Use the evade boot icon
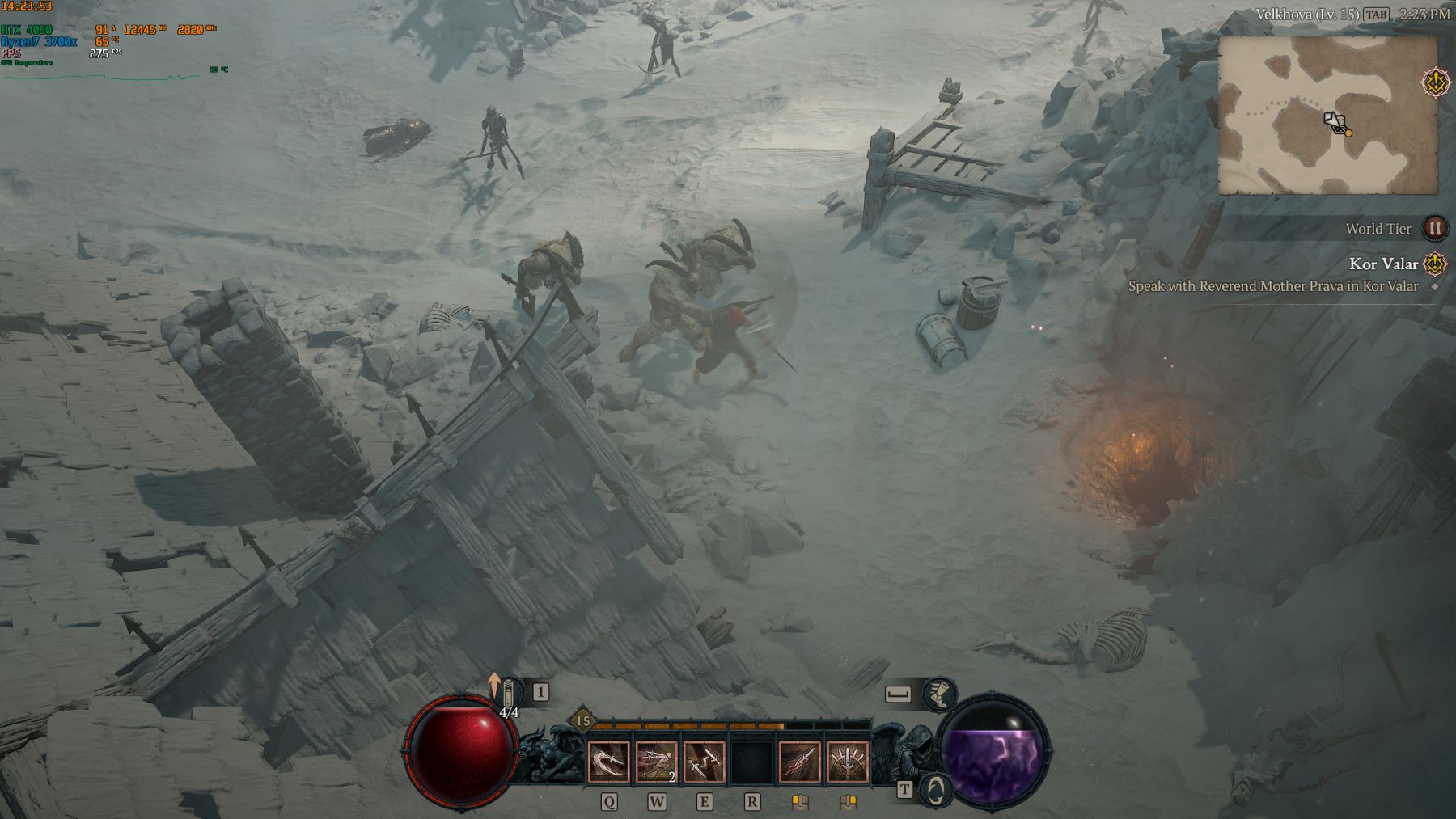Screen dimensions: 1456x819 pos(938,694)
